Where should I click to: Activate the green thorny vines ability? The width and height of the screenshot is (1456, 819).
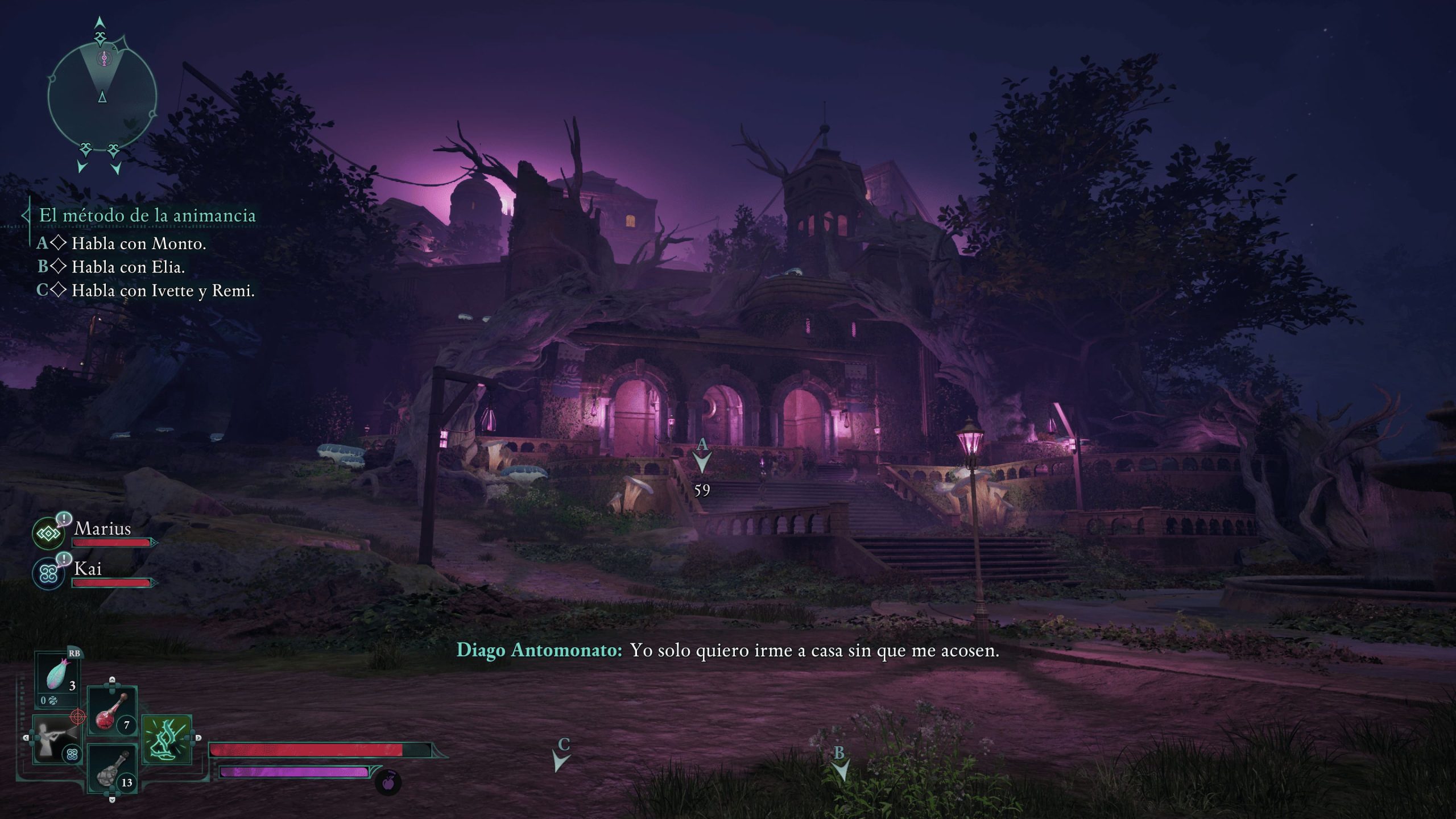167,739
